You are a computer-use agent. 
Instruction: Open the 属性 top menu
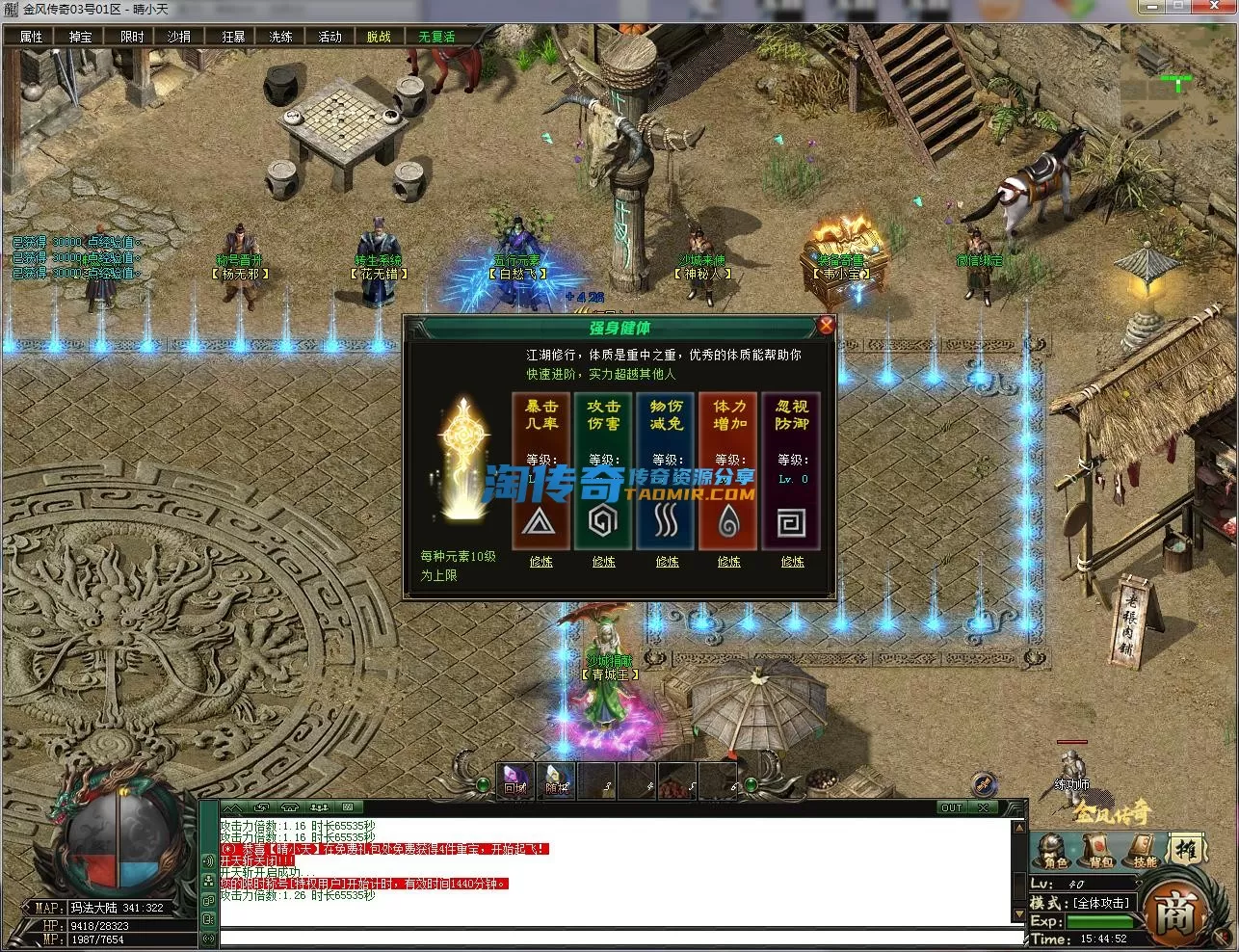pyautogui.click(x=32, y=37)
